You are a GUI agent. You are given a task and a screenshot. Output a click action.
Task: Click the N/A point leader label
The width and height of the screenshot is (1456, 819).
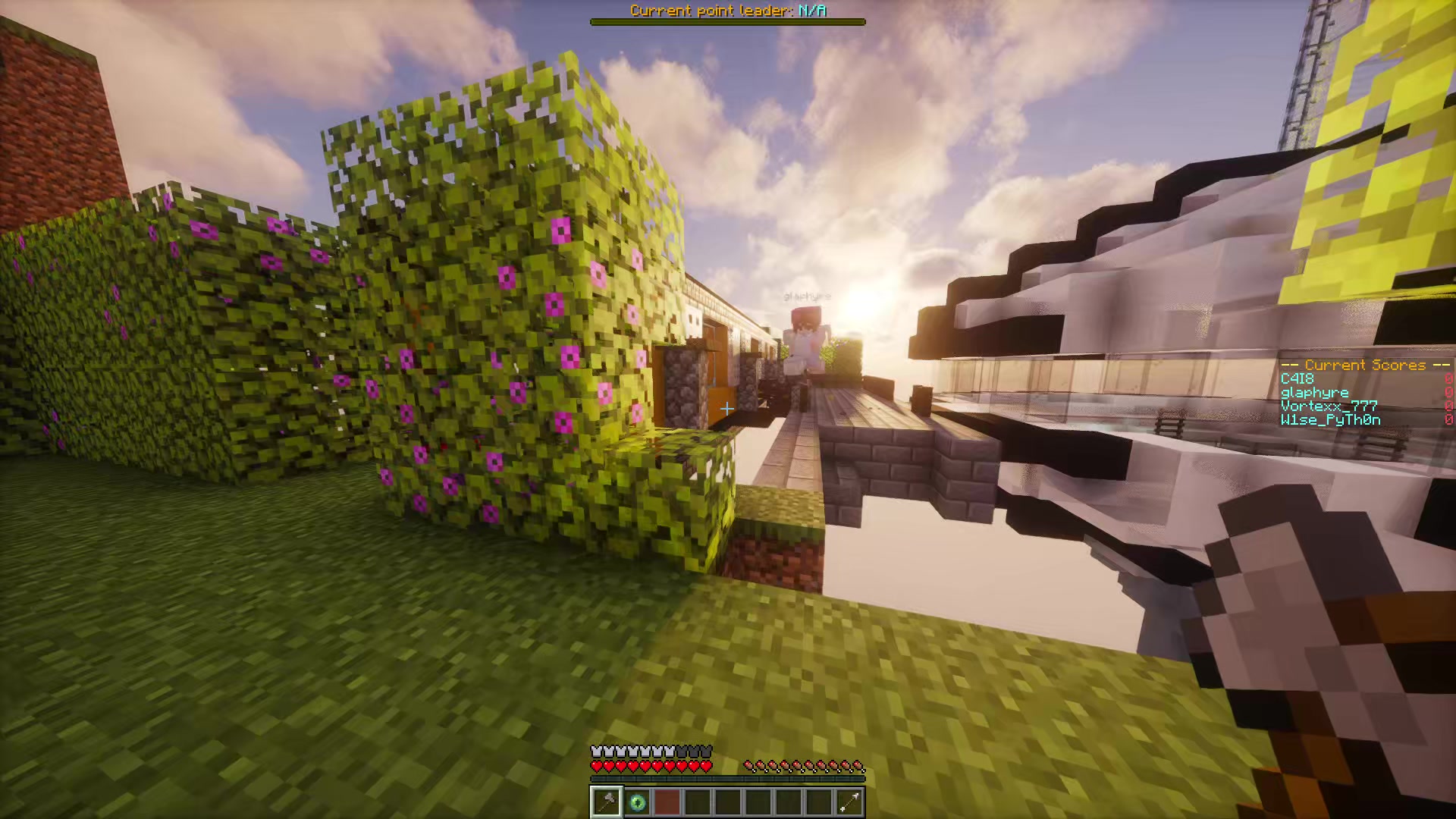click(x=810, y=11)
